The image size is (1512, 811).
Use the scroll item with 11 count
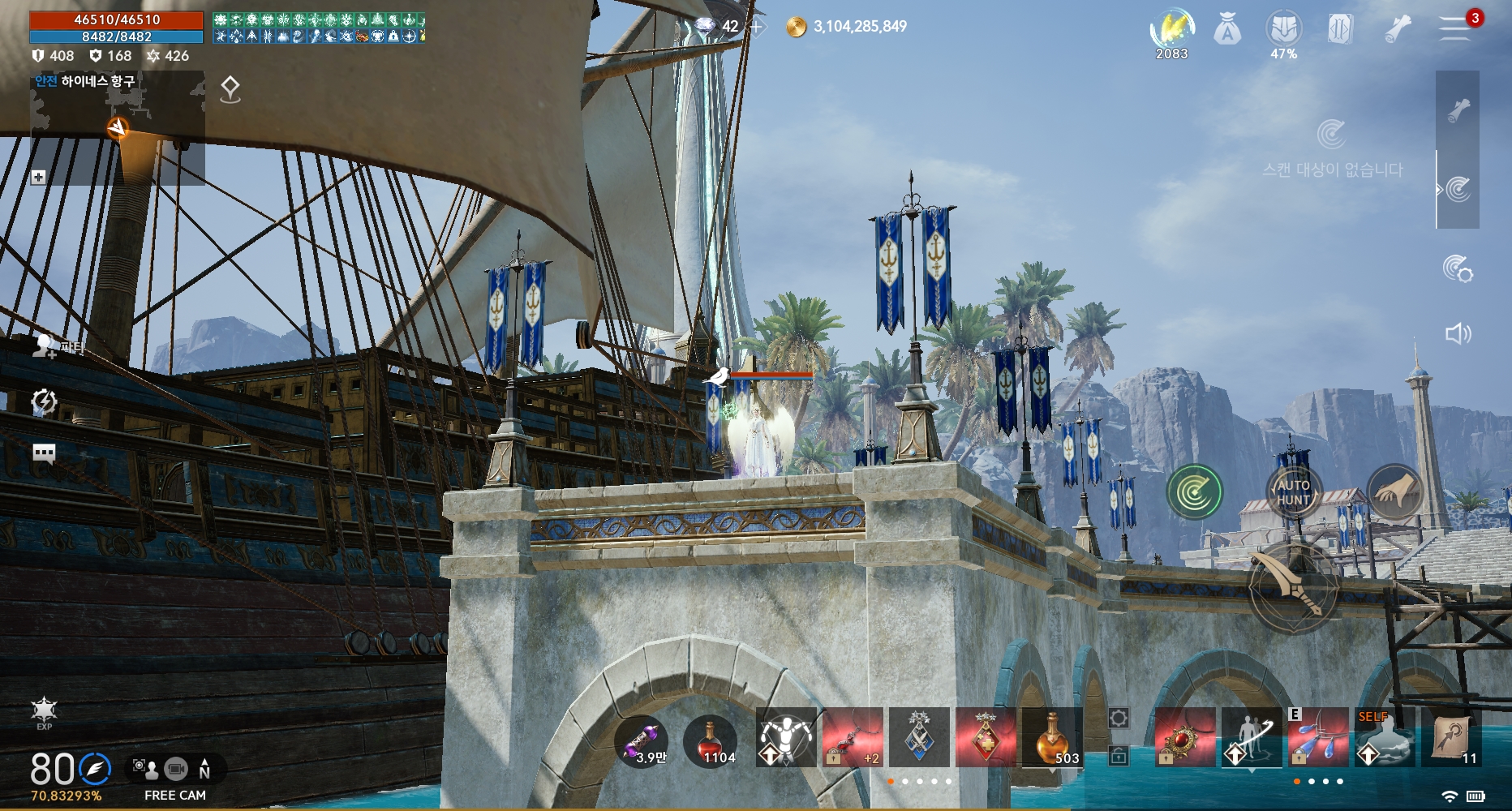[x=1452, y=738]
